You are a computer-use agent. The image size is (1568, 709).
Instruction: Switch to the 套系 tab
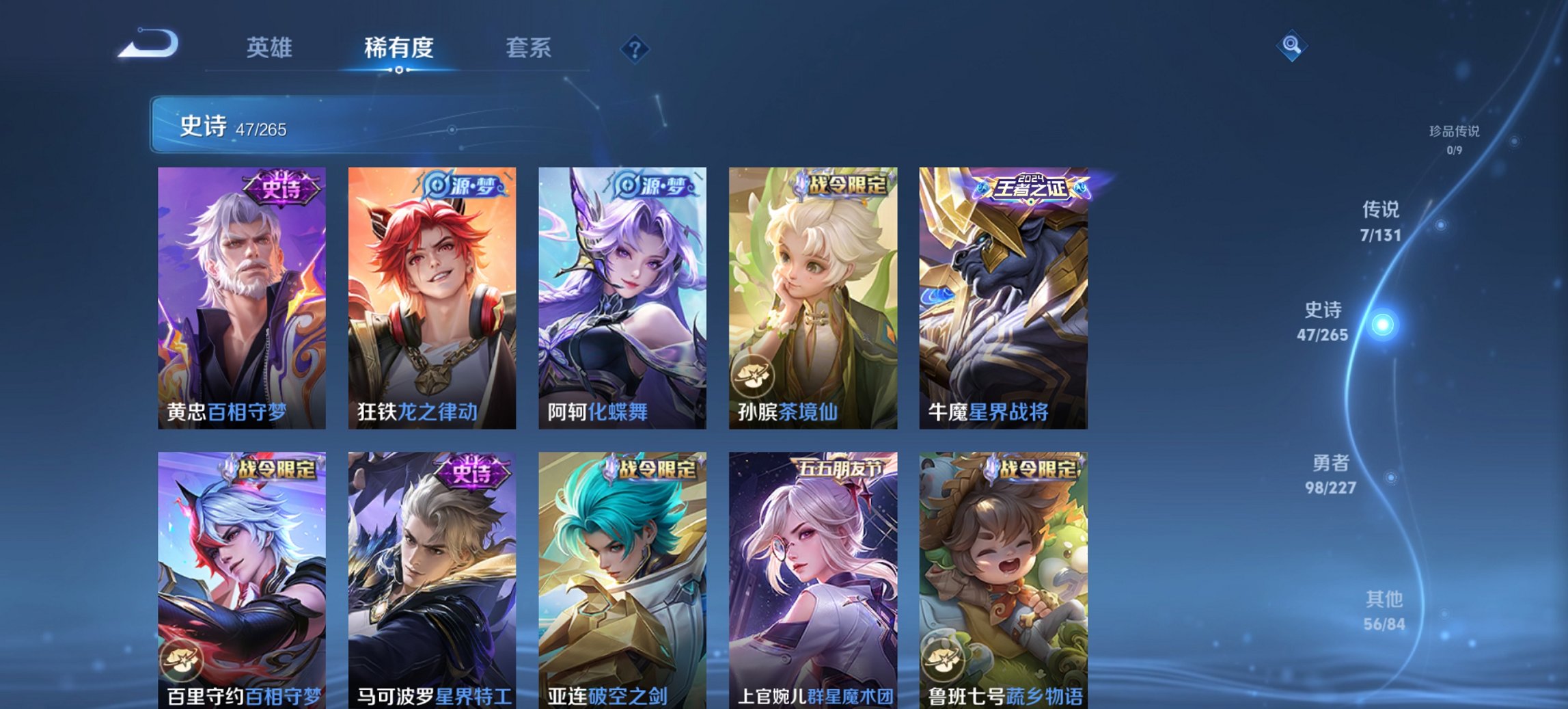(528, 48)
